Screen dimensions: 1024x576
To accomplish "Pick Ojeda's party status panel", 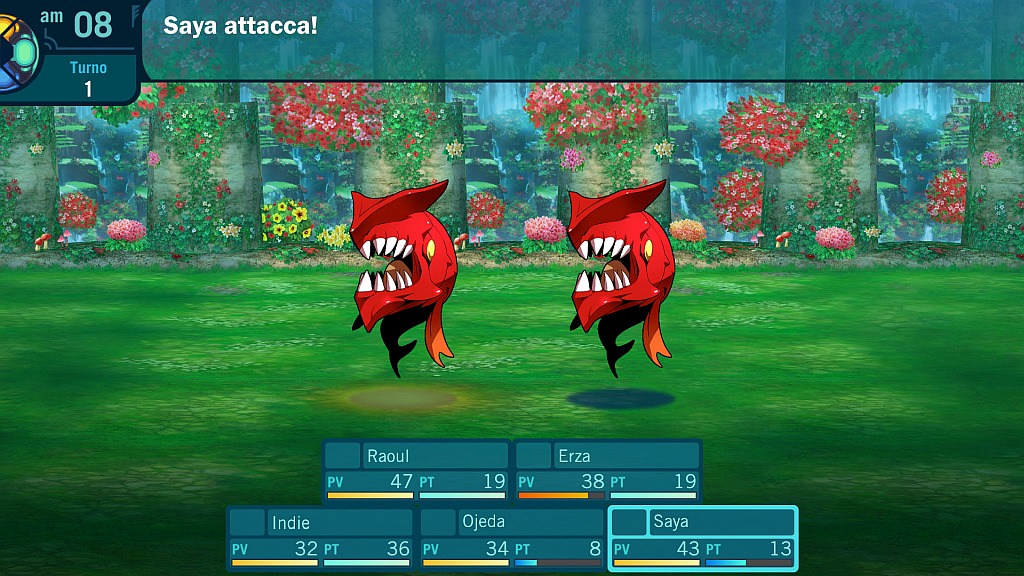I will coord(511,538).
